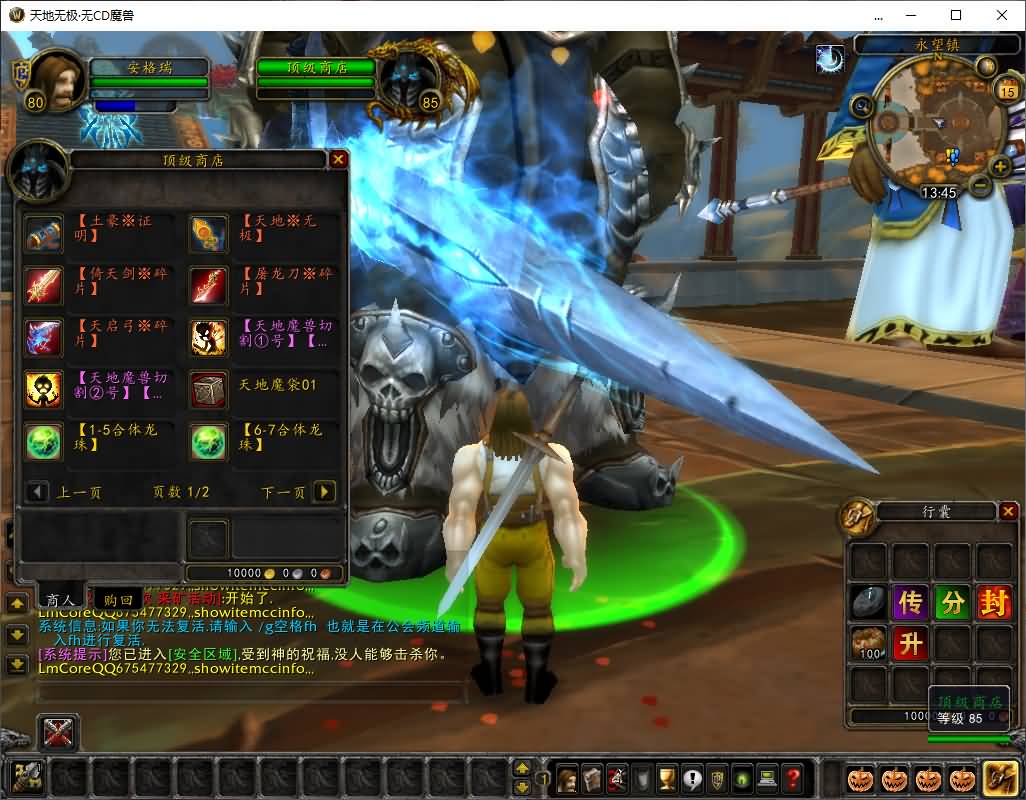Choose the 倚天剑※碎片 sword fragment
The width and height of the screenshot is (1026, 800).
tap(44, 286)
